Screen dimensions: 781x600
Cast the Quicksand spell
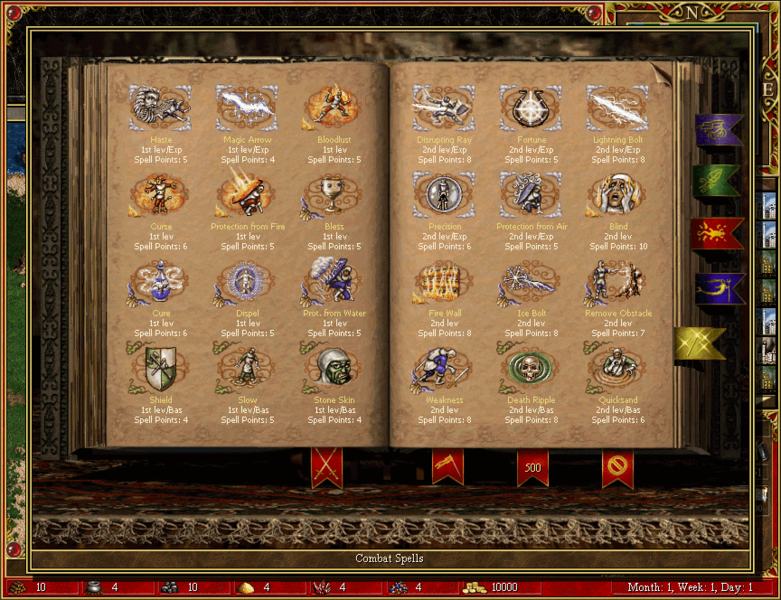pos(618,370)
